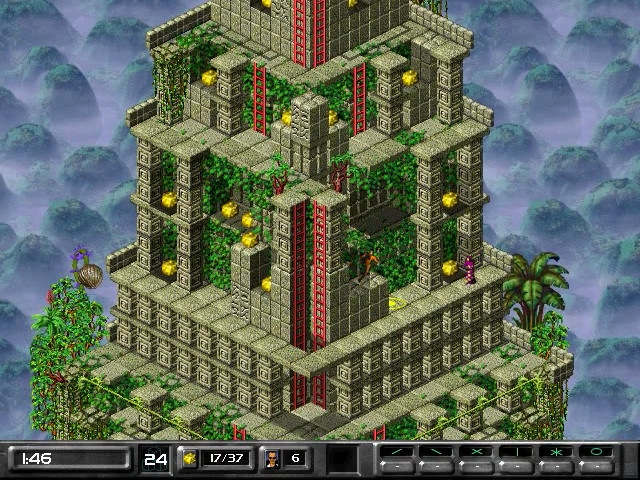This screenshot has height=480, width=640.
Task: Select the circle tool slot
Action: [598, 452]
